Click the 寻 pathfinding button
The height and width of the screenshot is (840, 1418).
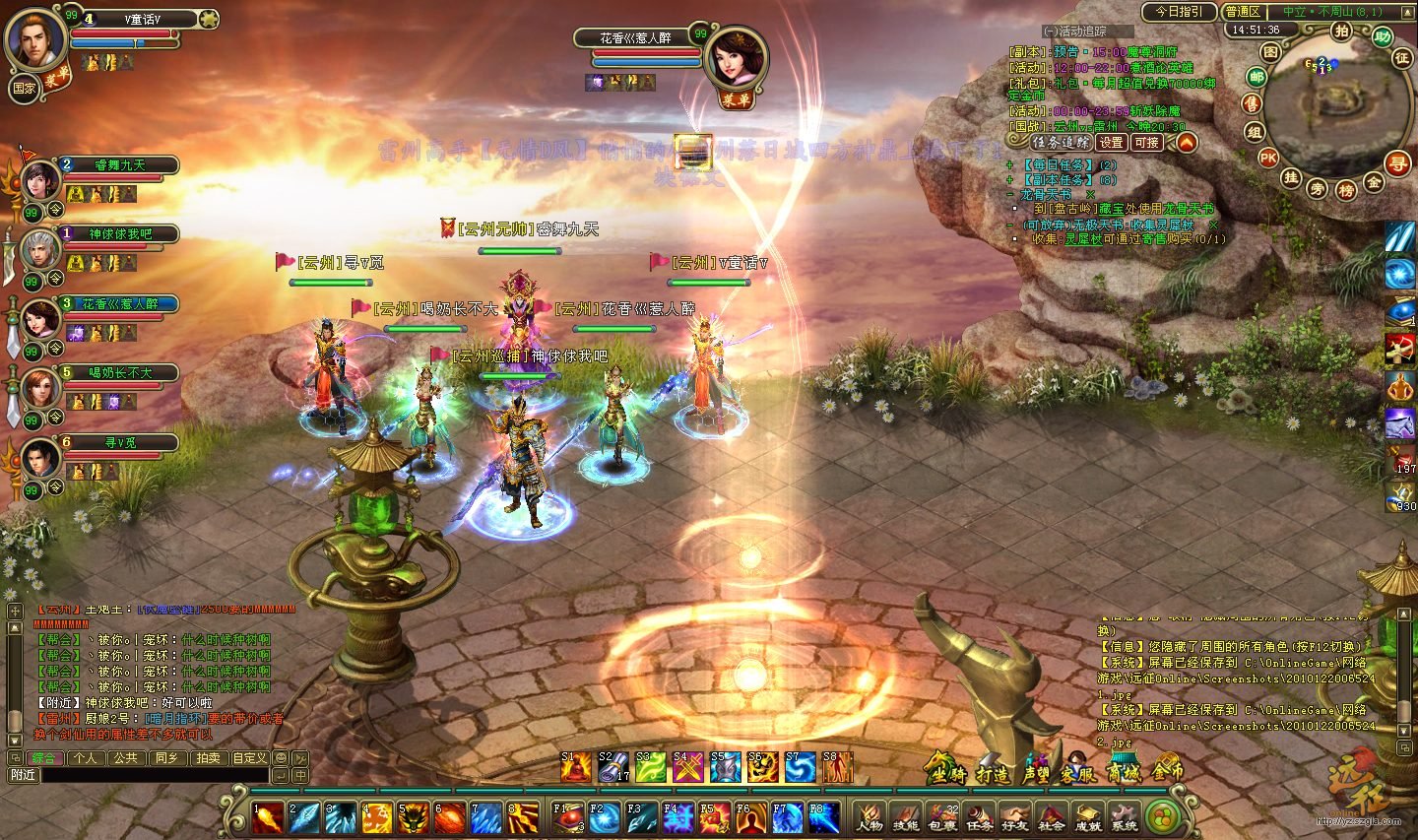(x=1397, y=163)
